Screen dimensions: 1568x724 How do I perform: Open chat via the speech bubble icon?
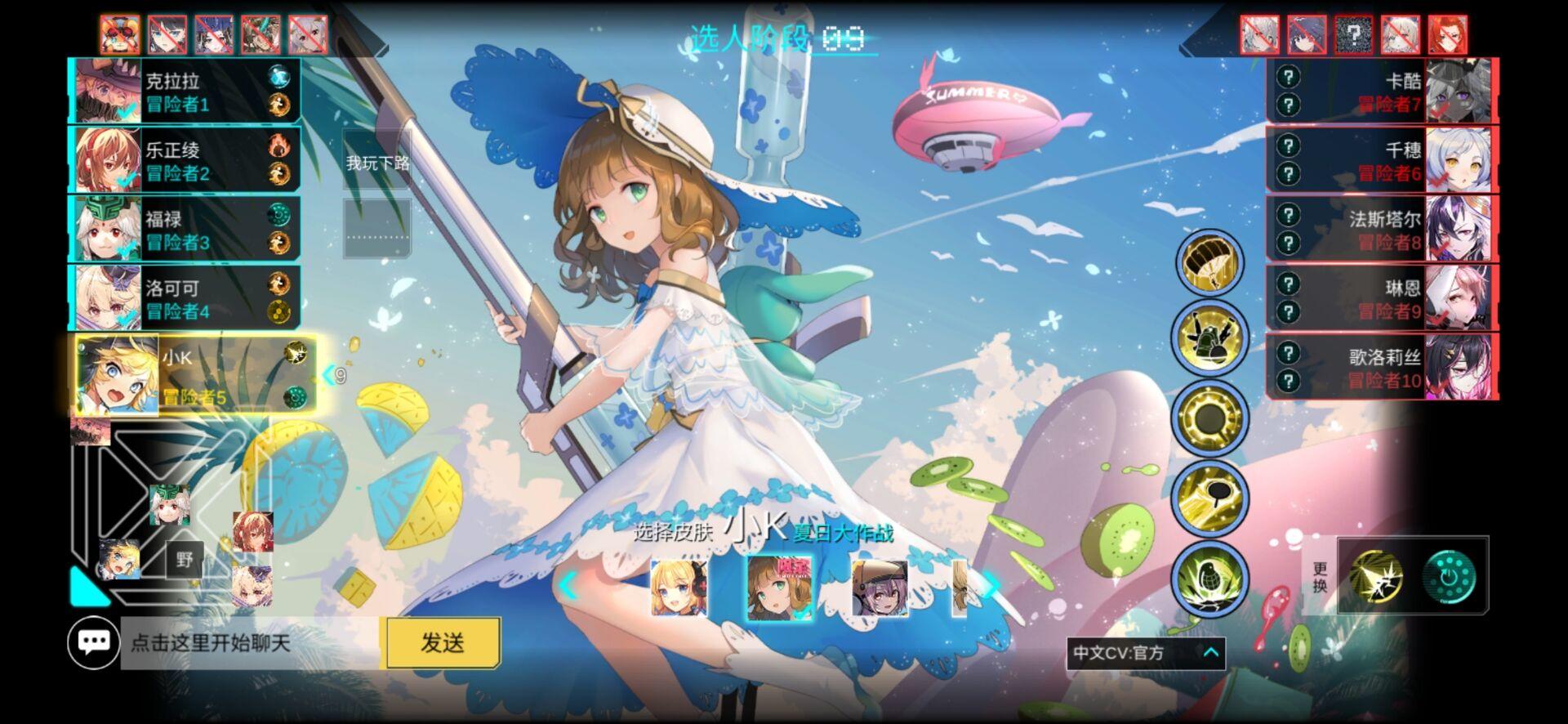click(96, 643)
